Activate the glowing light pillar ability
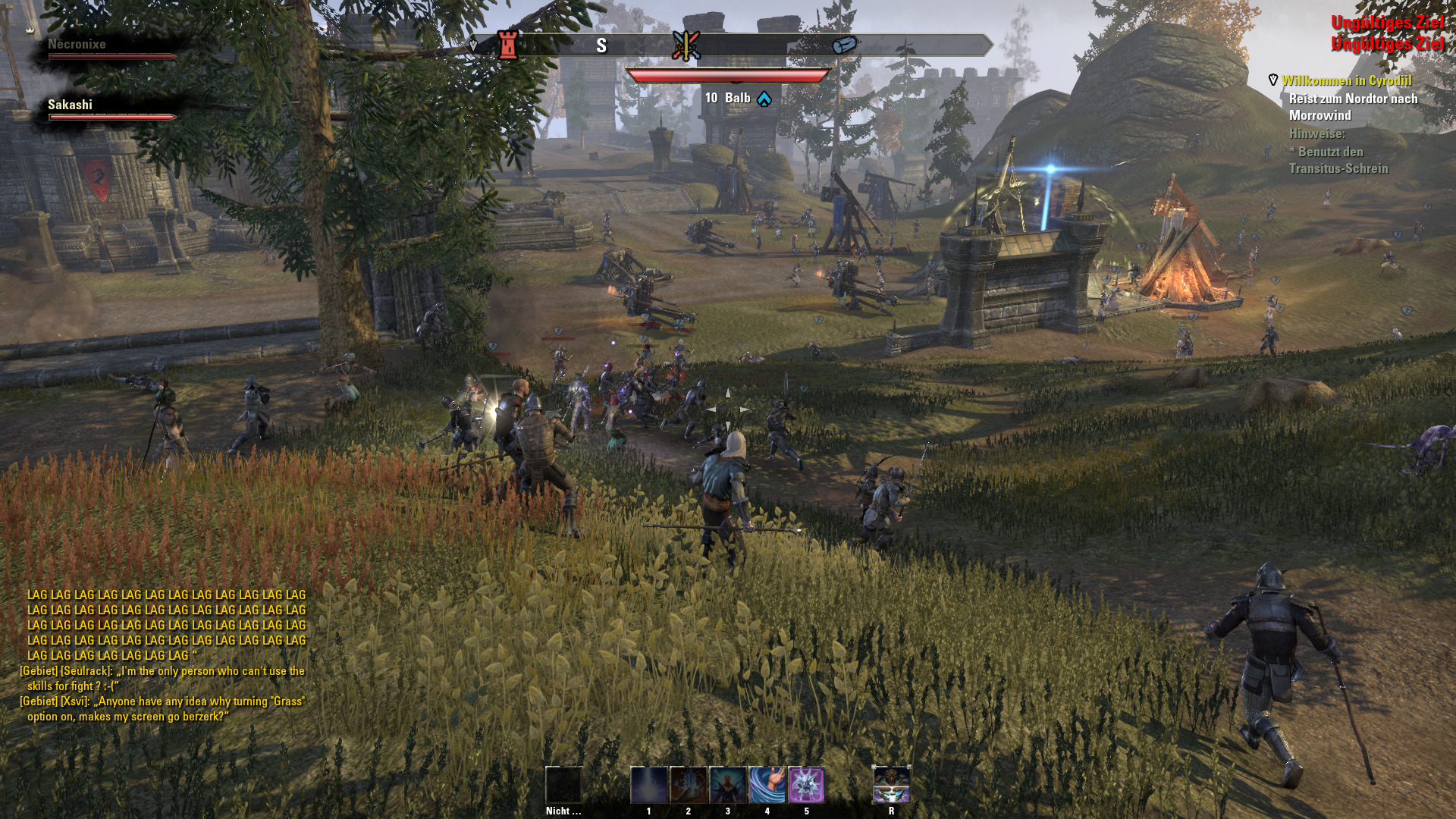The image size is (1456, 819). pos(649,785)
